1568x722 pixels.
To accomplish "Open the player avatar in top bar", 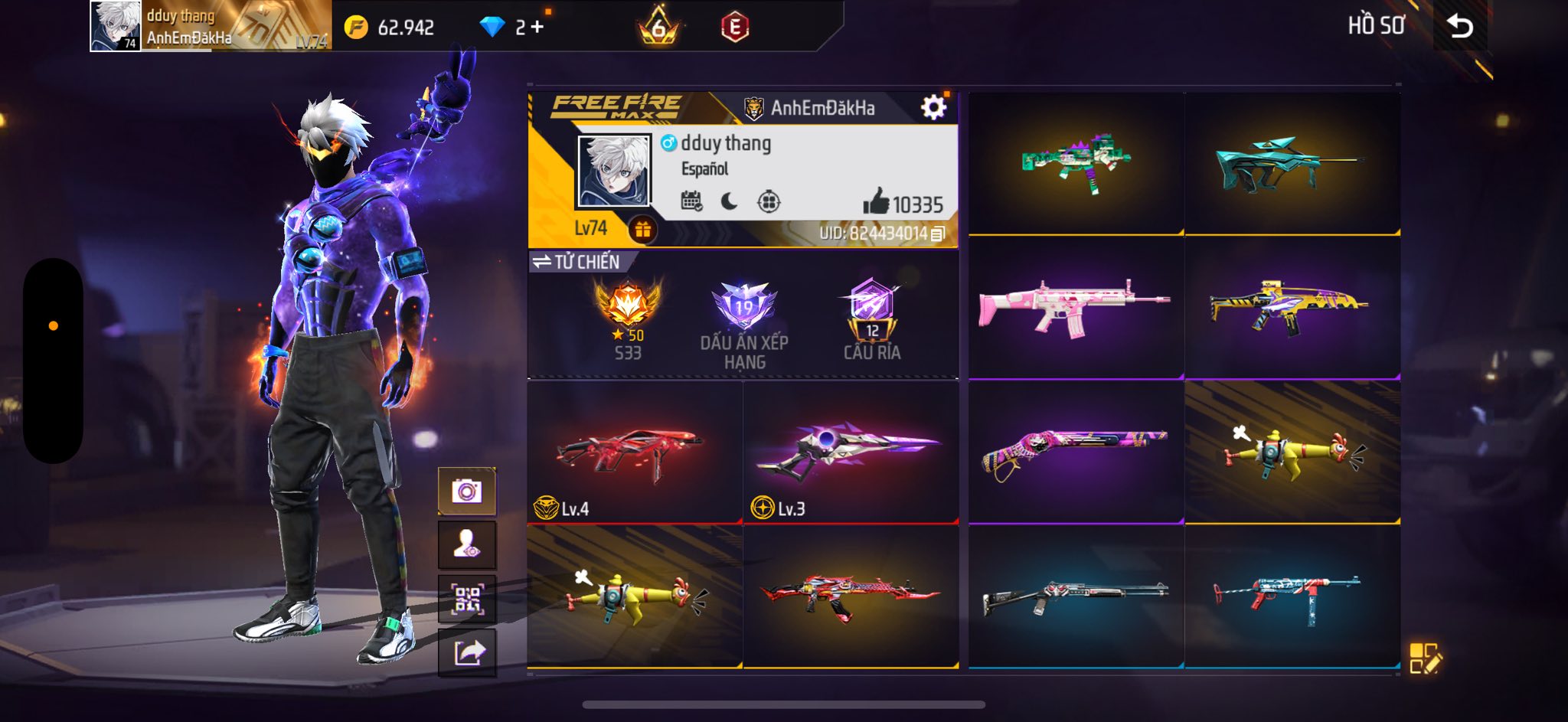I will click(x=116, y=26).
